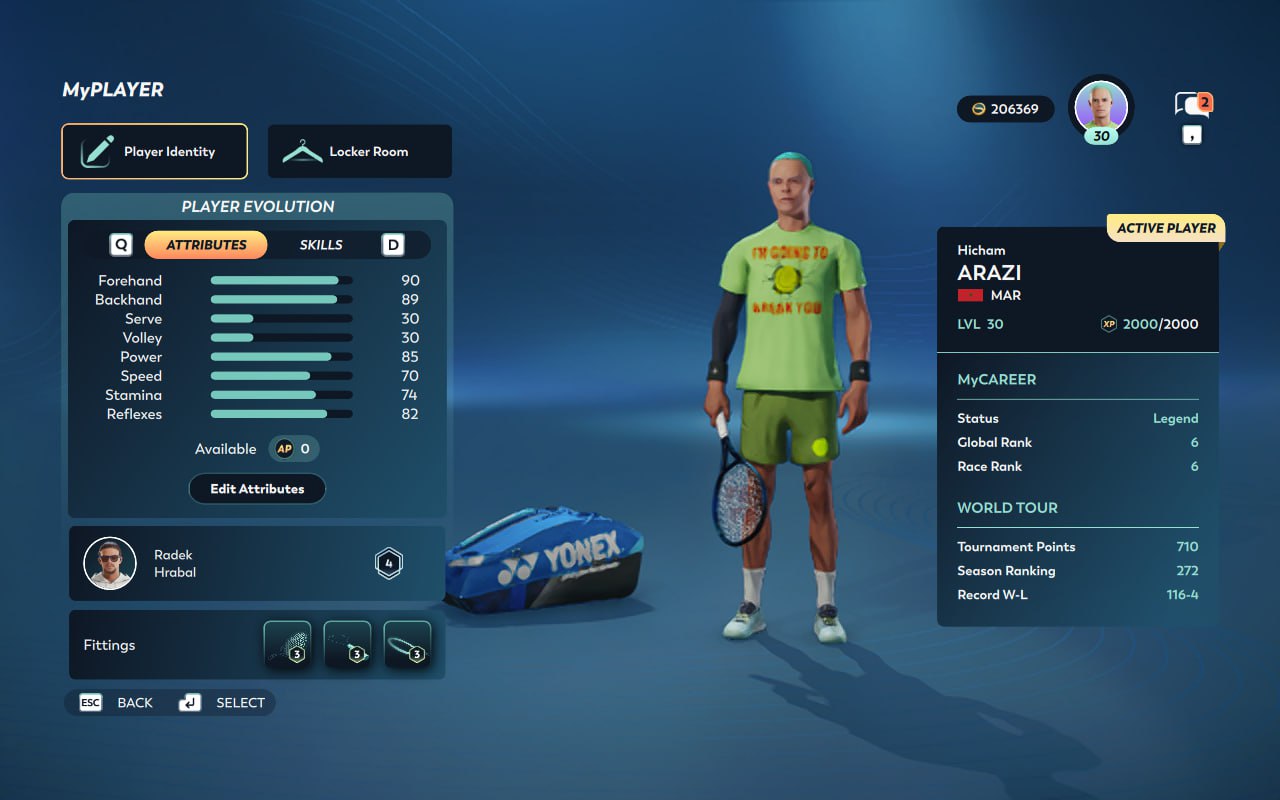1280x800 pixels.
Task: Open the chat notifications icon
Action: pyautogui.click(x=1192, y=104)
